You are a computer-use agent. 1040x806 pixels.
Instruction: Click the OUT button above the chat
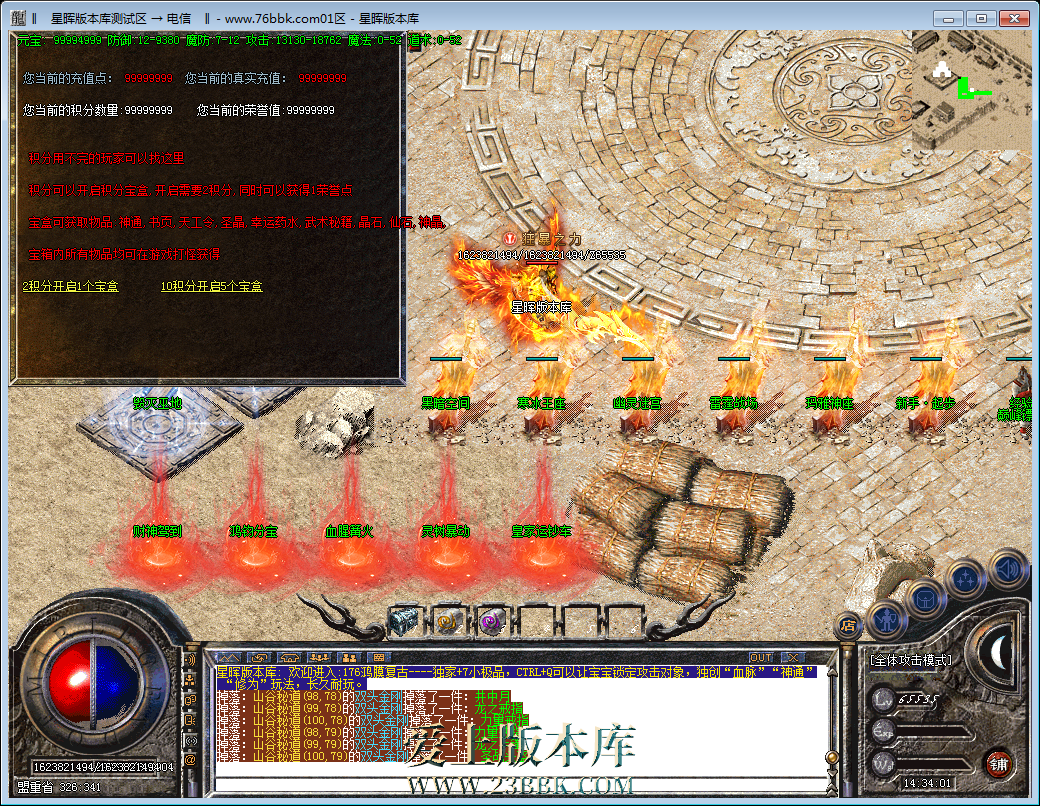(x=761, y=657)
